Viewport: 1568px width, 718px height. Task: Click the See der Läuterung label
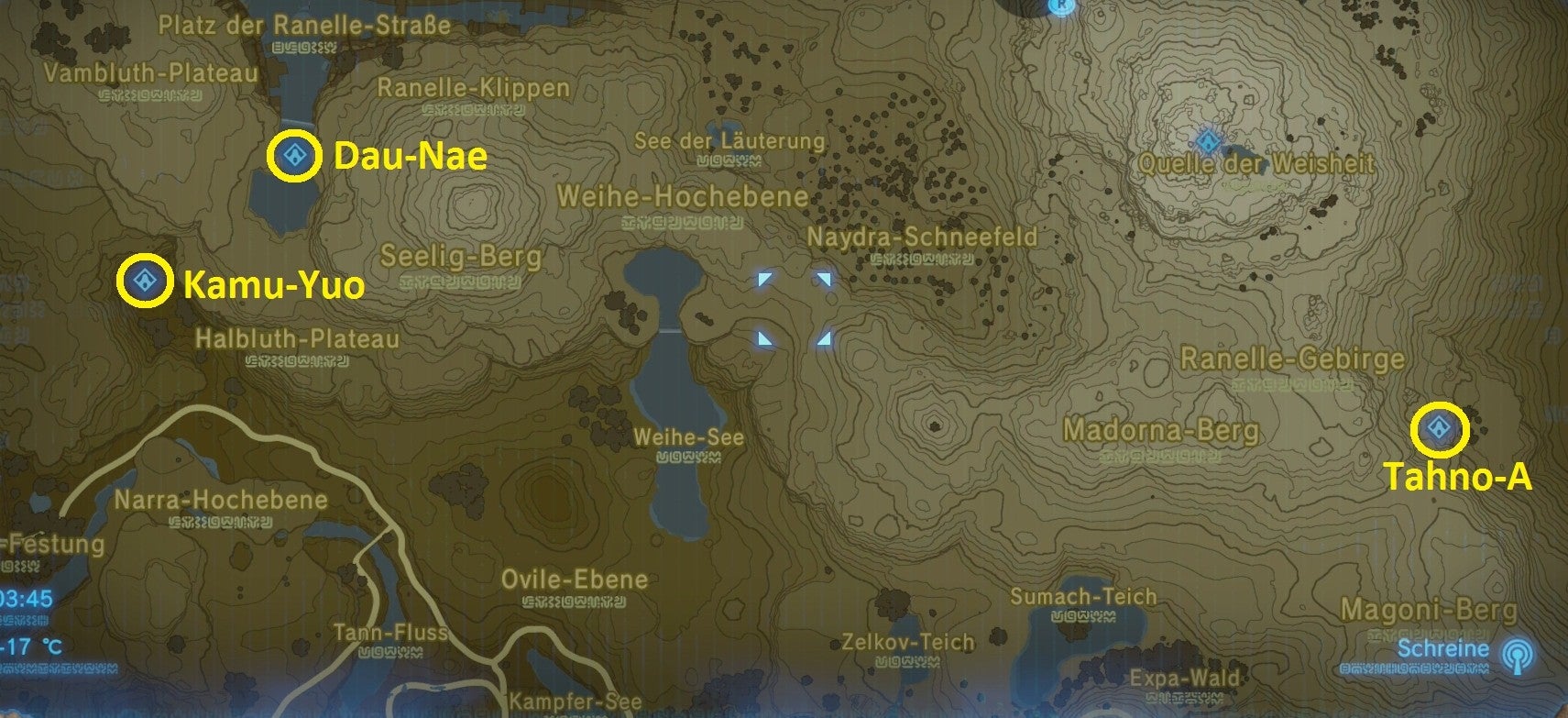[x=729, y=141]
